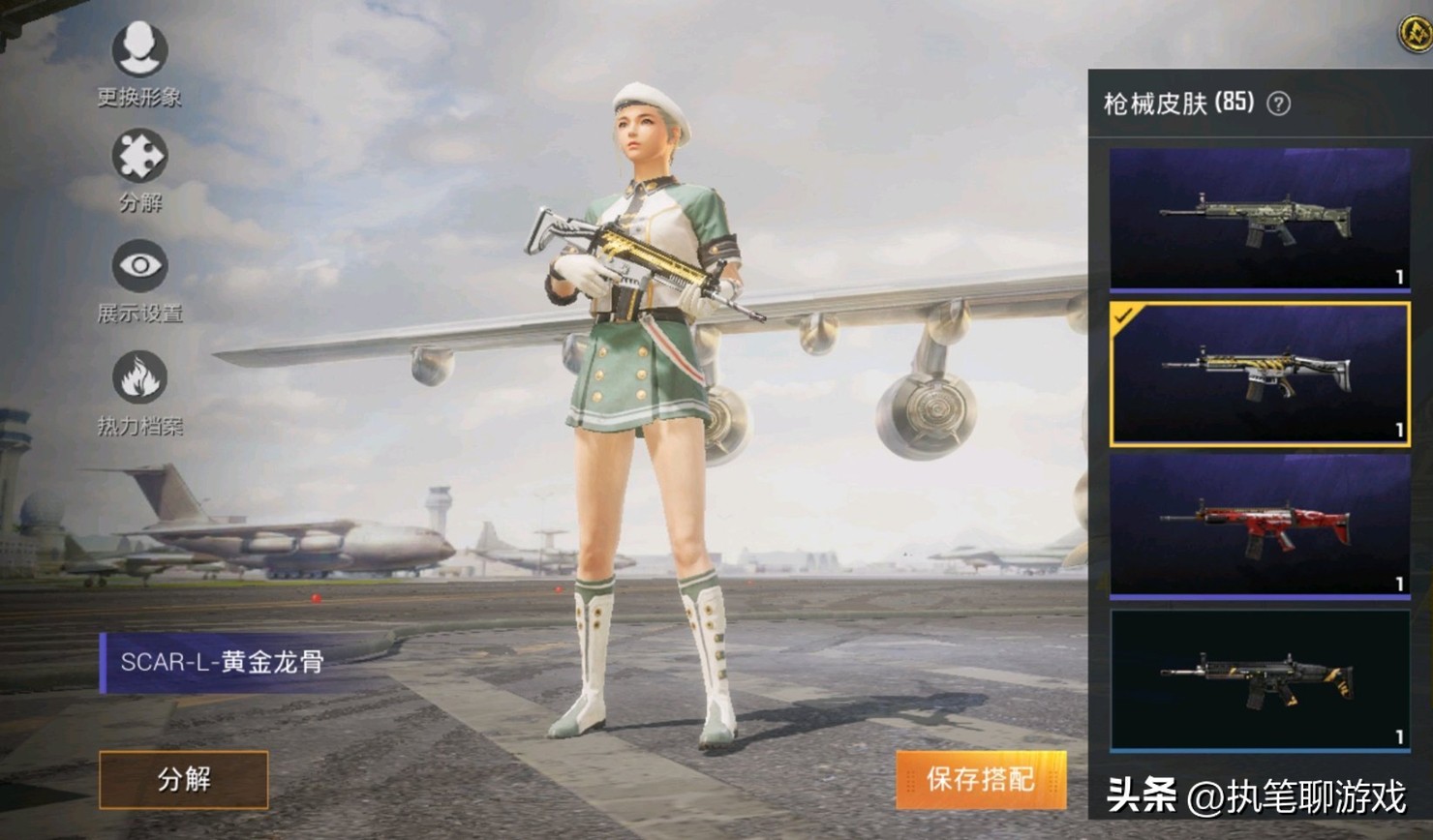Click the gold emblem icon in the corner

1416,34
